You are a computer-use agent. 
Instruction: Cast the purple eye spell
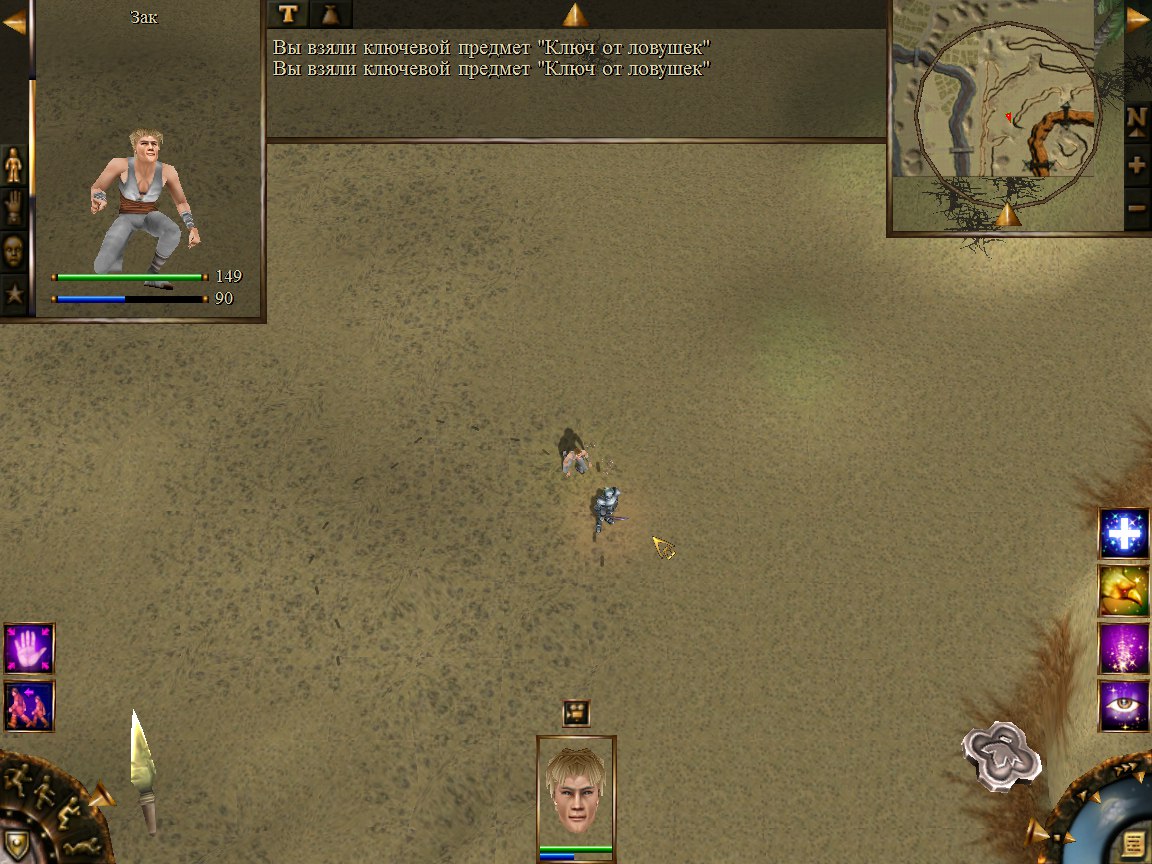pyautogui.click(x=1124, y=705)
